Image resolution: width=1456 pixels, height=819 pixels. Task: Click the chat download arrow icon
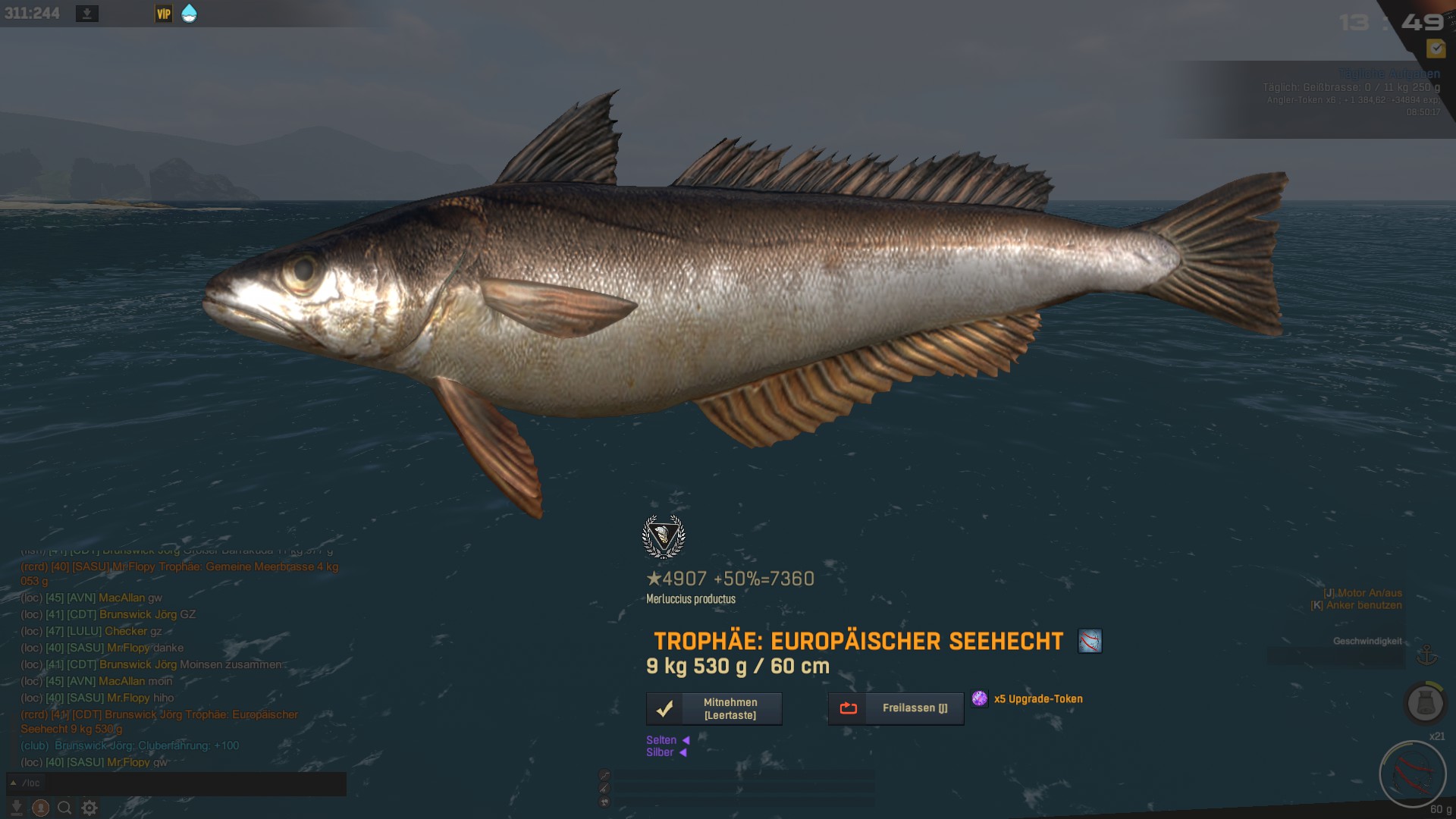[x=16, y=808]
